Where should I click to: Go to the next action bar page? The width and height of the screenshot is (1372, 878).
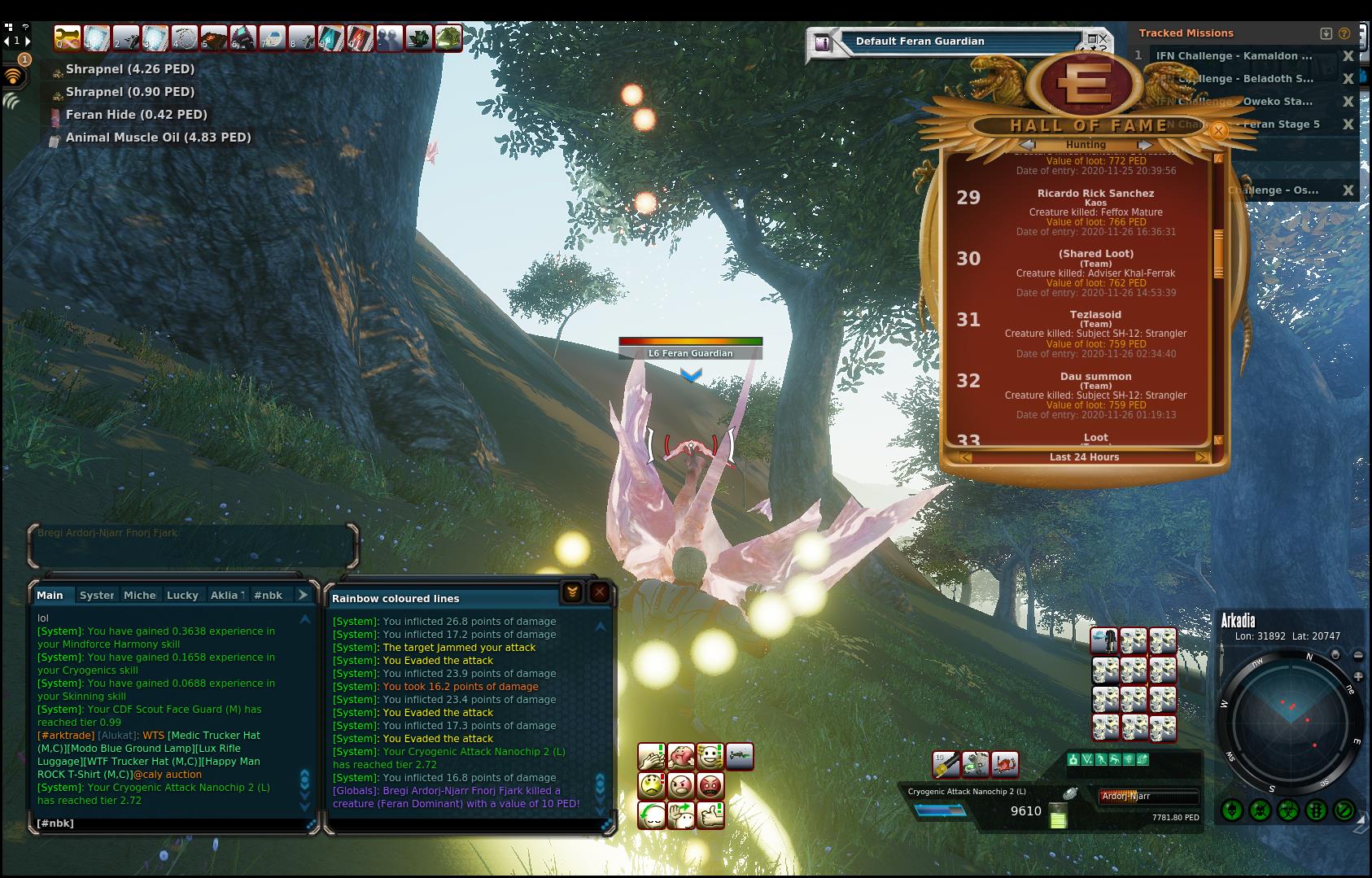28,41
